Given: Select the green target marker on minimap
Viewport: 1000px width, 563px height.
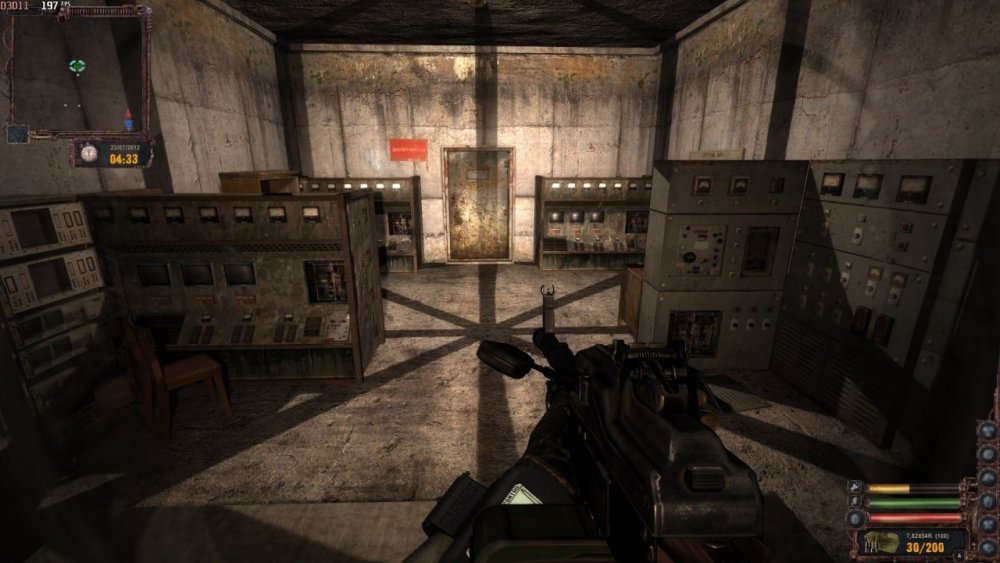Looking at the screenshot, I should 77,66.
